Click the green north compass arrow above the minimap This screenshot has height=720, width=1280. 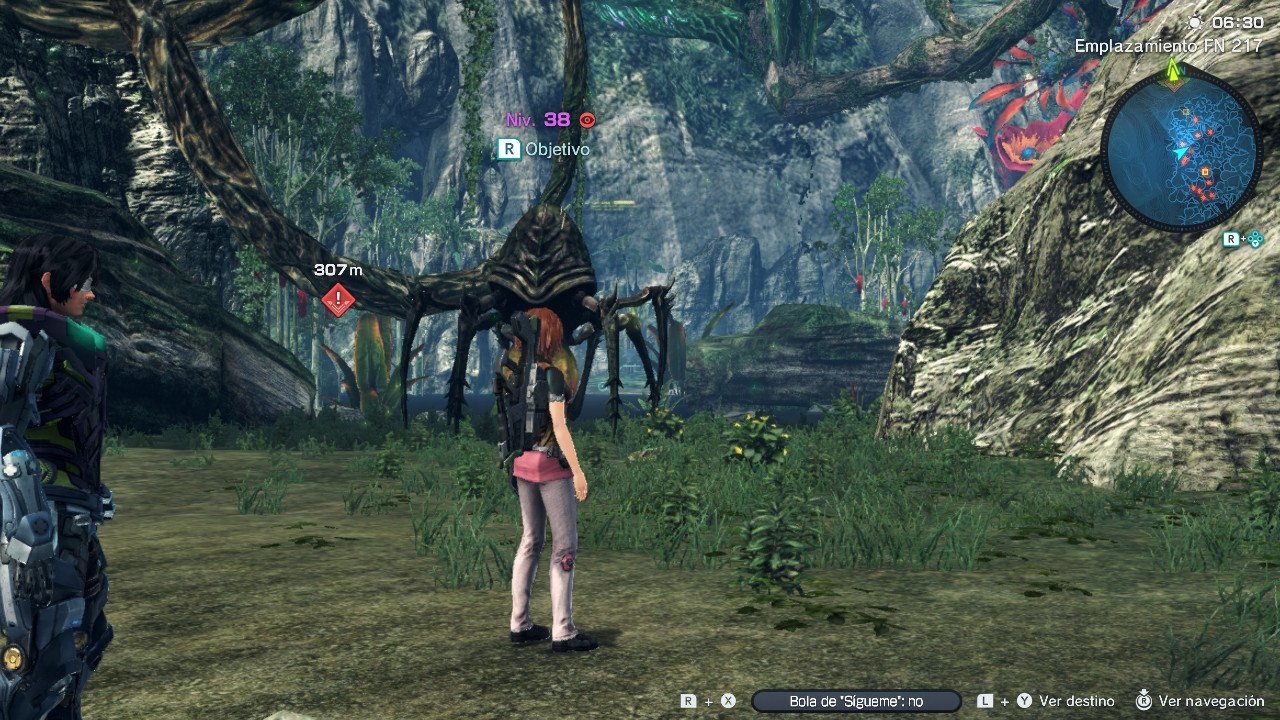[x=1172, y=70]
